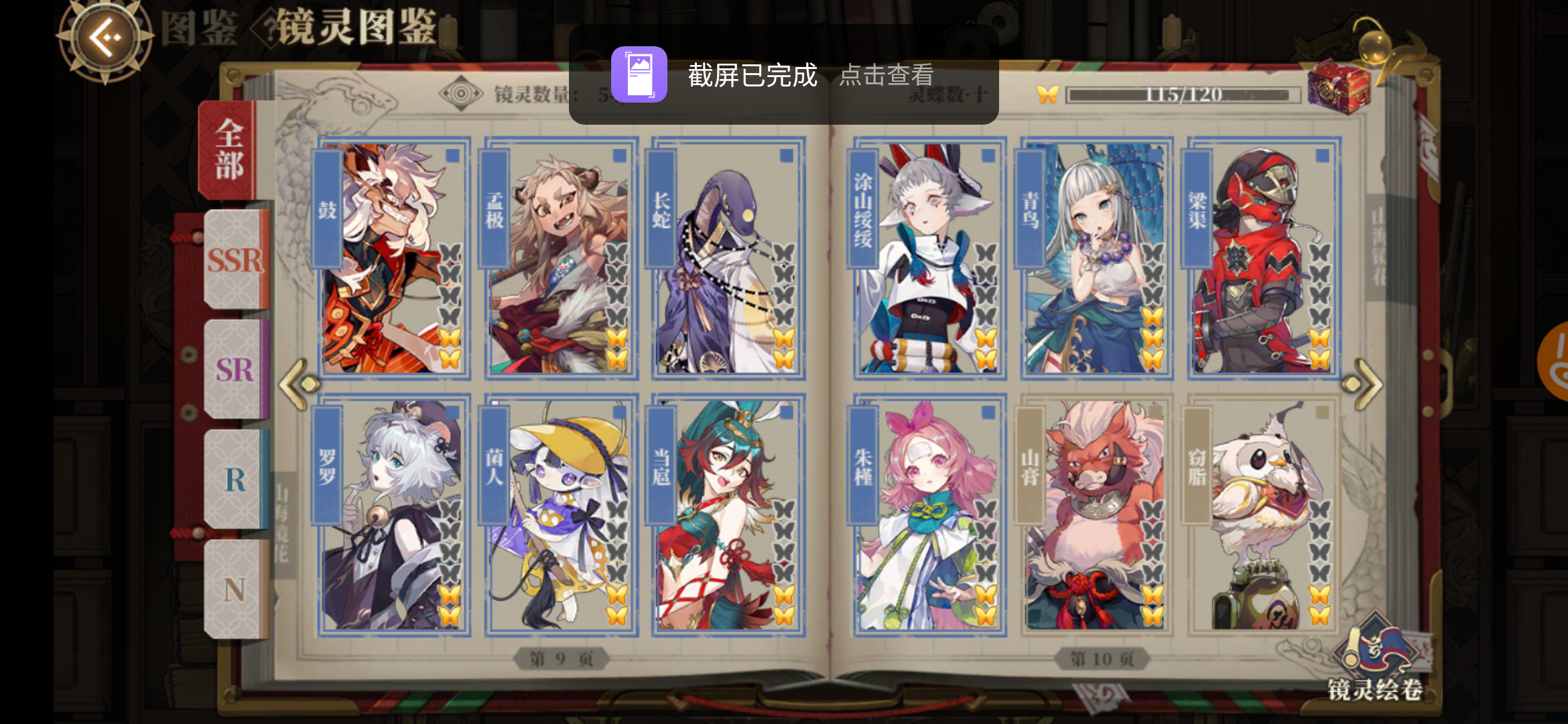
Task: Open the 青鸟 character card
Action: click(1097, 255)
